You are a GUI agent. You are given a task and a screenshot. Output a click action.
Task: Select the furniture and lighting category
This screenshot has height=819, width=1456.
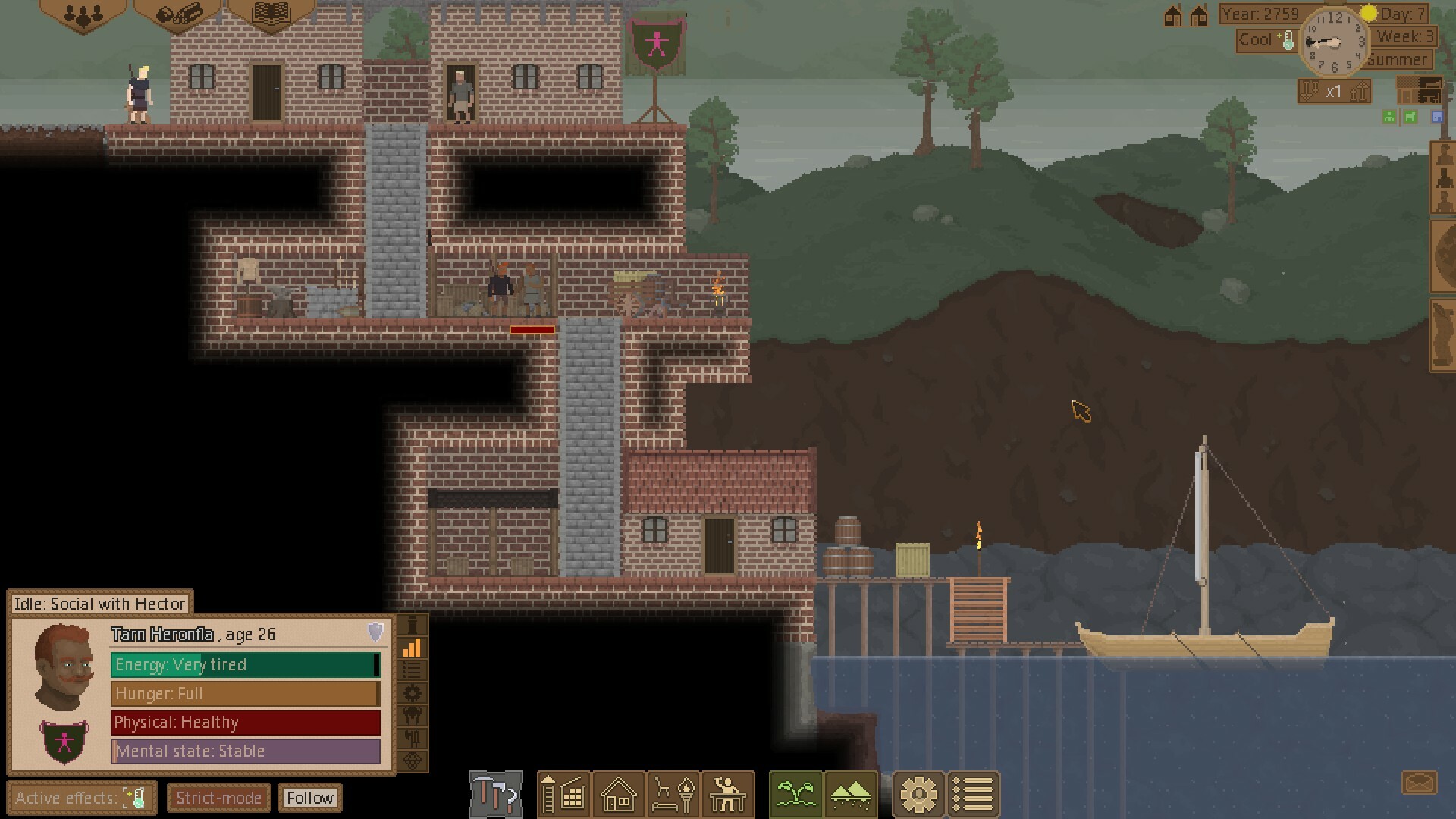pos(672,794)
